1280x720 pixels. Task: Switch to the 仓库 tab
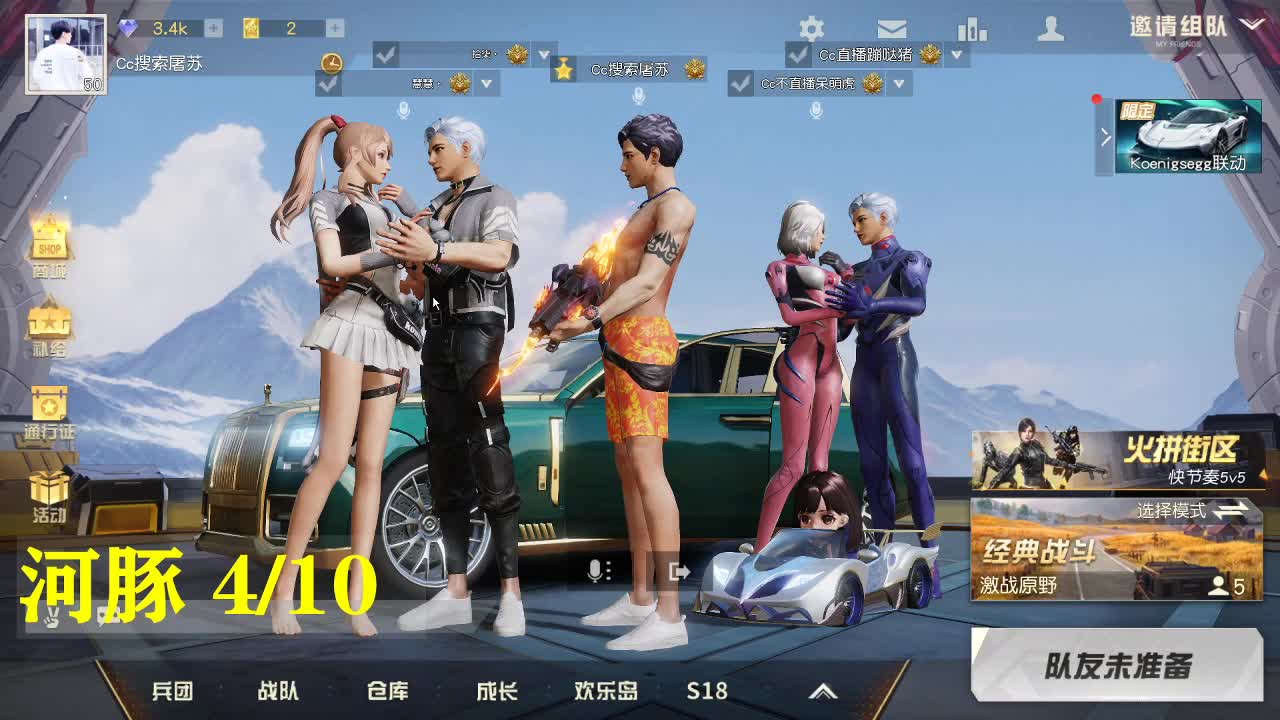tap(389, 690)
